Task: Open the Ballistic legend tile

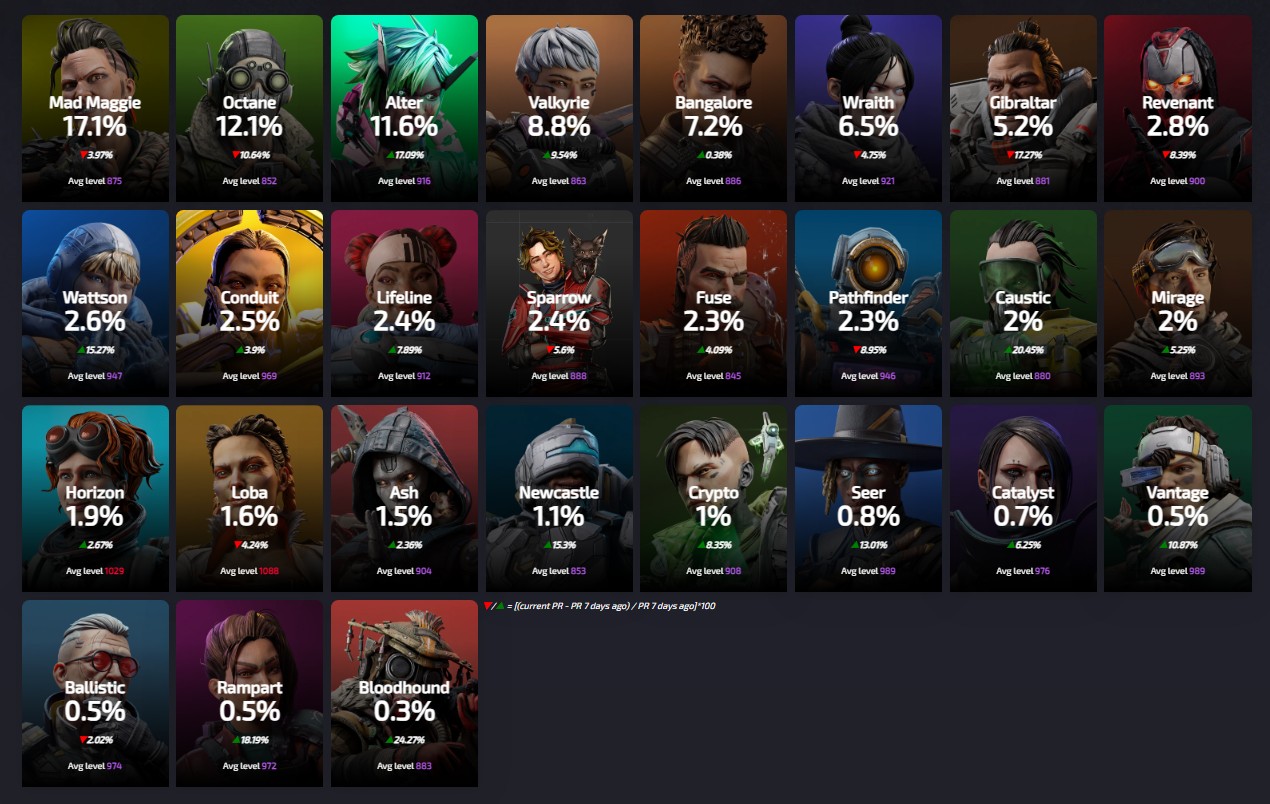Action: tap(95, 693)
